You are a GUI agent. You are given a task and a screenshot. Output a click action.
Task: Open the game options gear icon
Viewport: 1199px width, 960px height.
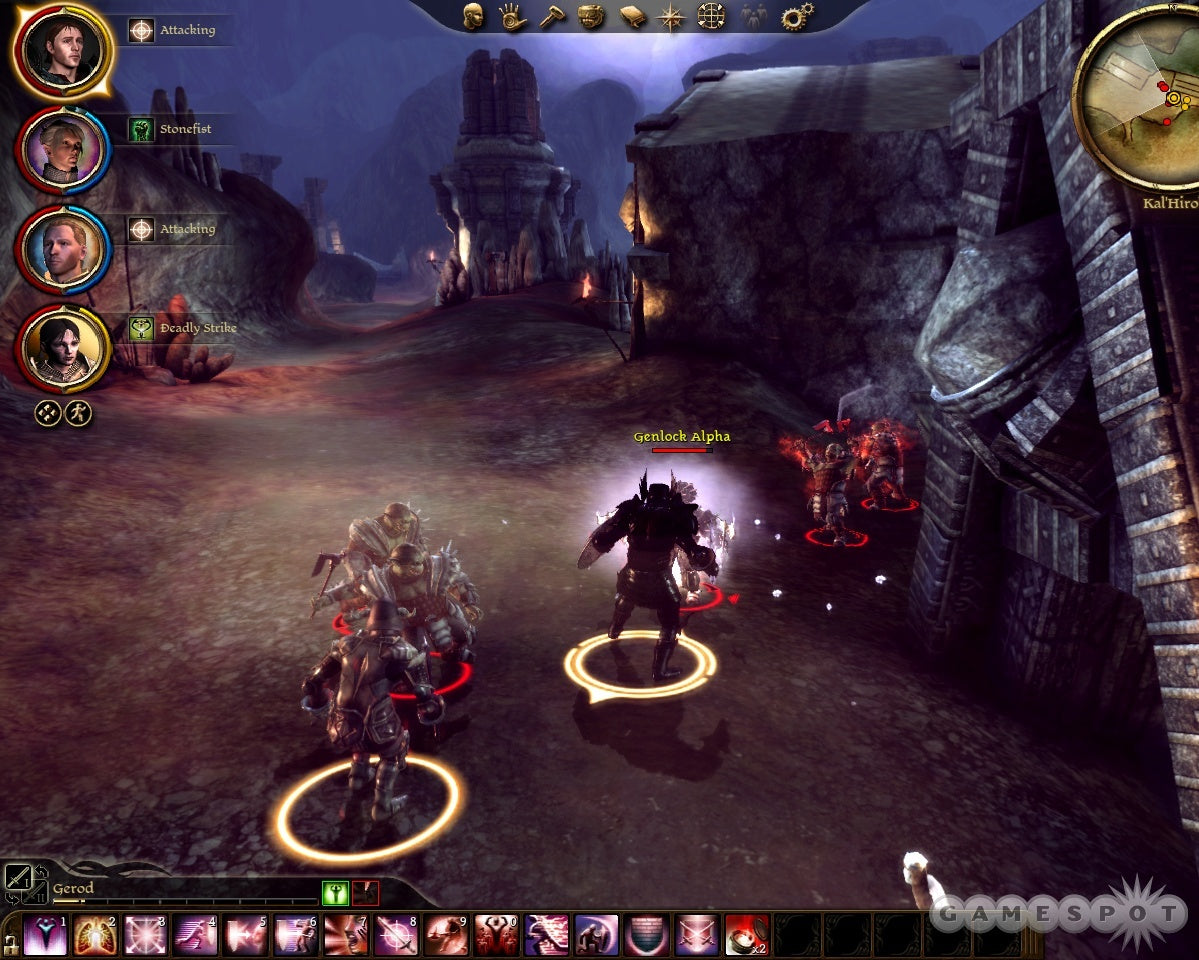coord(797,16)
